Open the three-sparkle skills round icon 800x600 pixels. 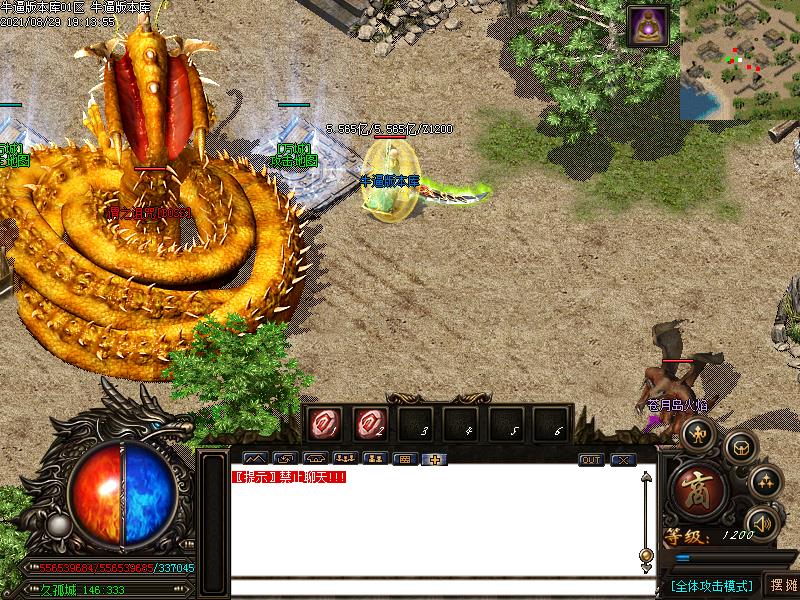[764, 481]
